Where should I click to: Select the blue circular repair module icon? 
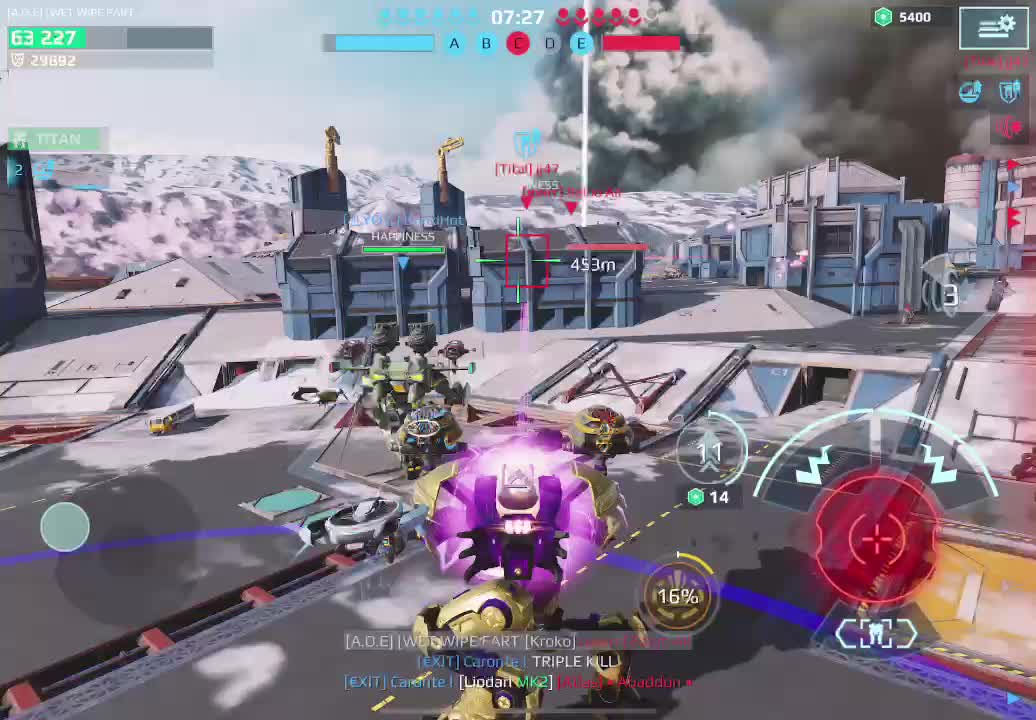click(x=970, y=93)
